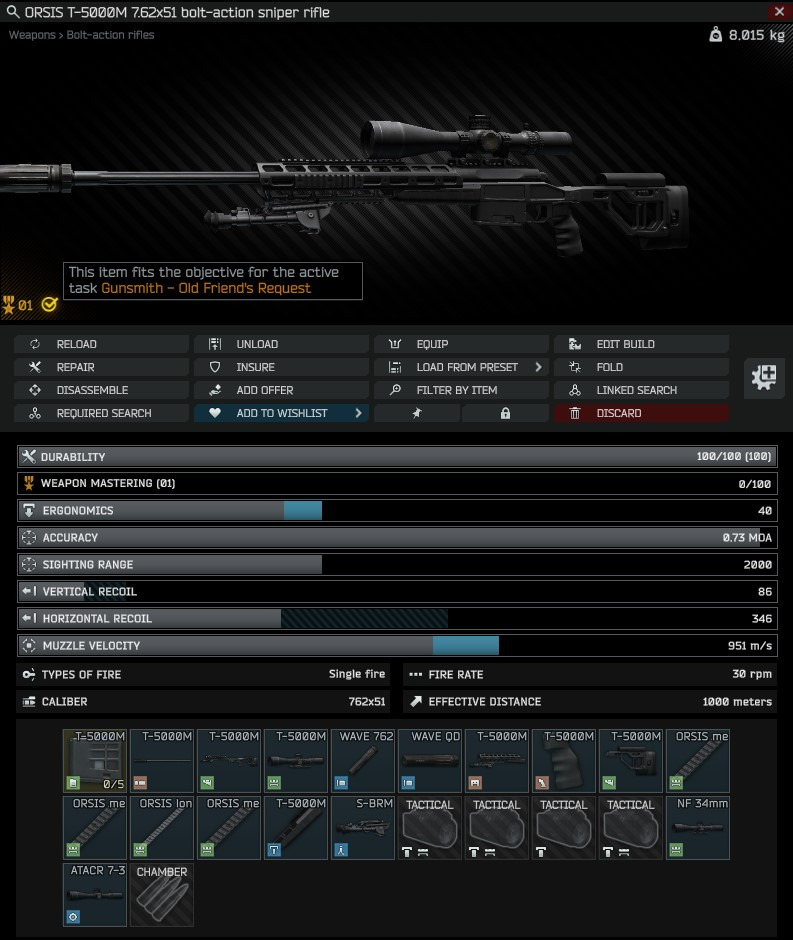Viewport: 793px width, 940px height.
Task: Add rifle to wishlist
Action: [281, 413]
